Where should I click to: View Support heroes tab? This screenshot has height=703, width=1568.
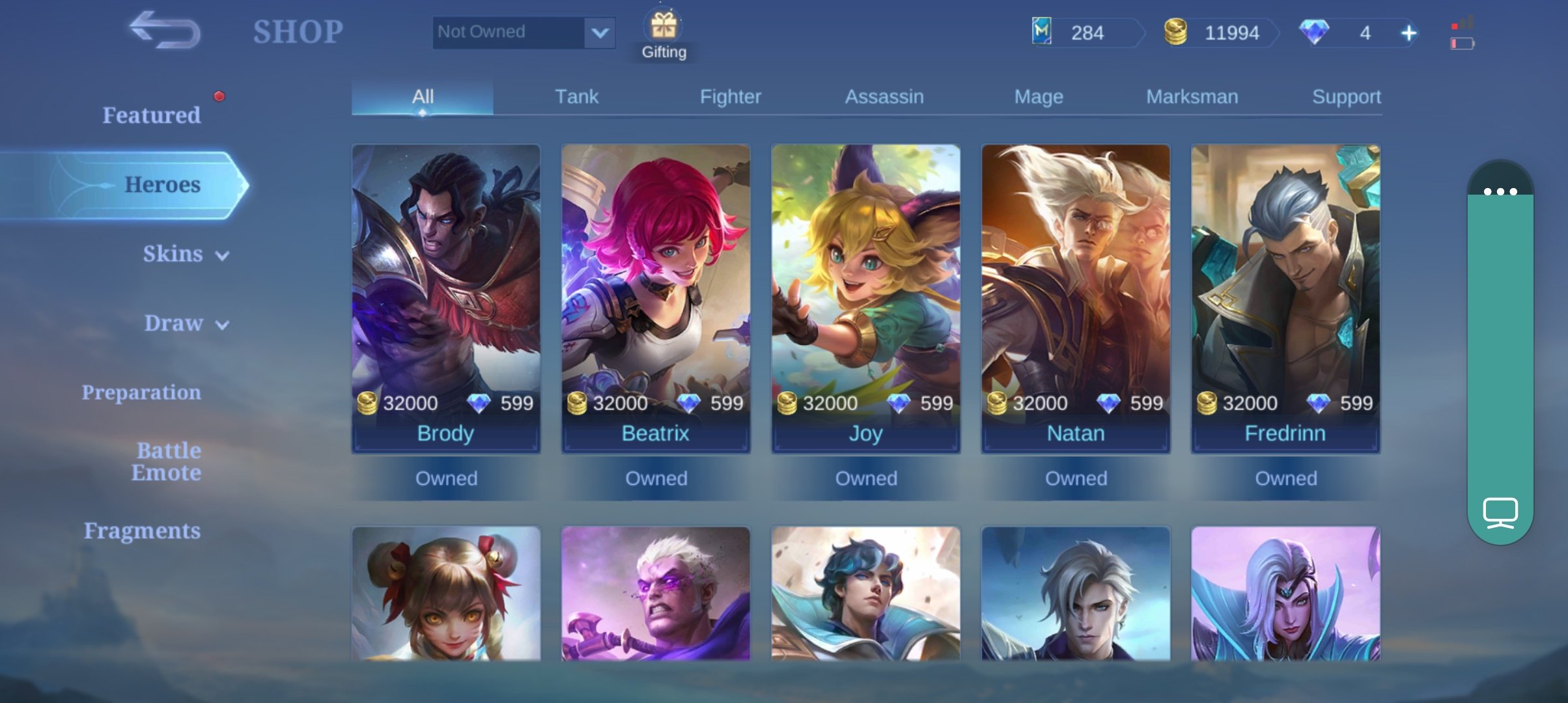1345,97
